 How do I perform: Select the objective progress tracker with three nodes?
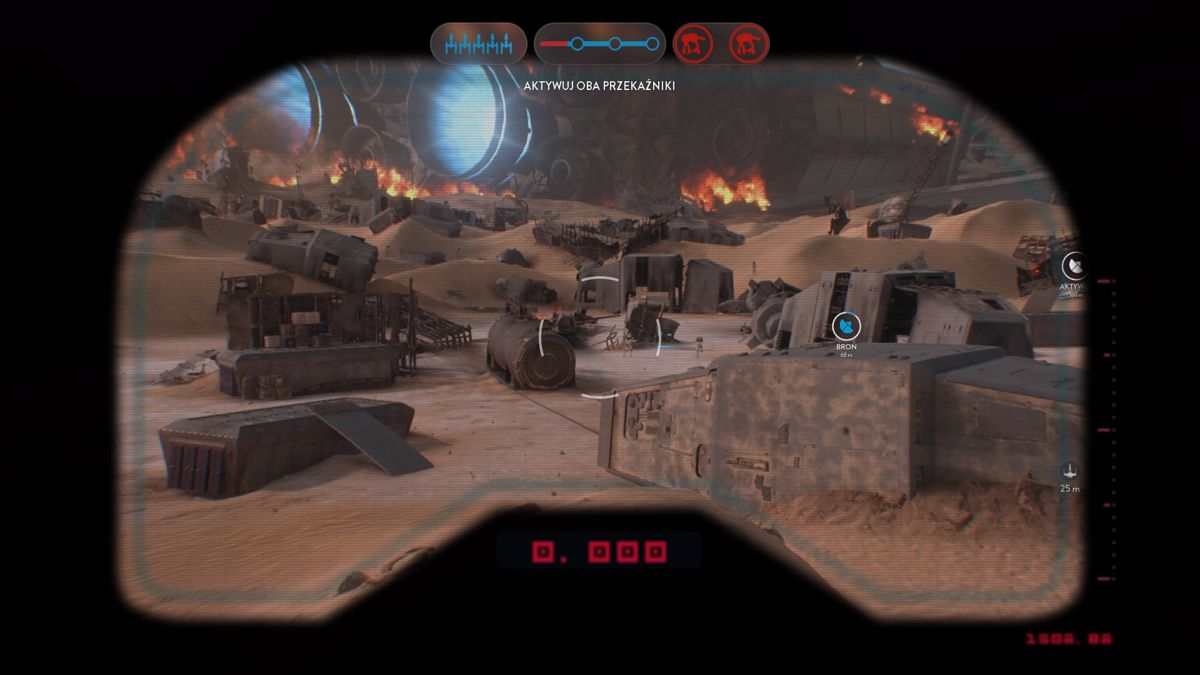(599, 43)
